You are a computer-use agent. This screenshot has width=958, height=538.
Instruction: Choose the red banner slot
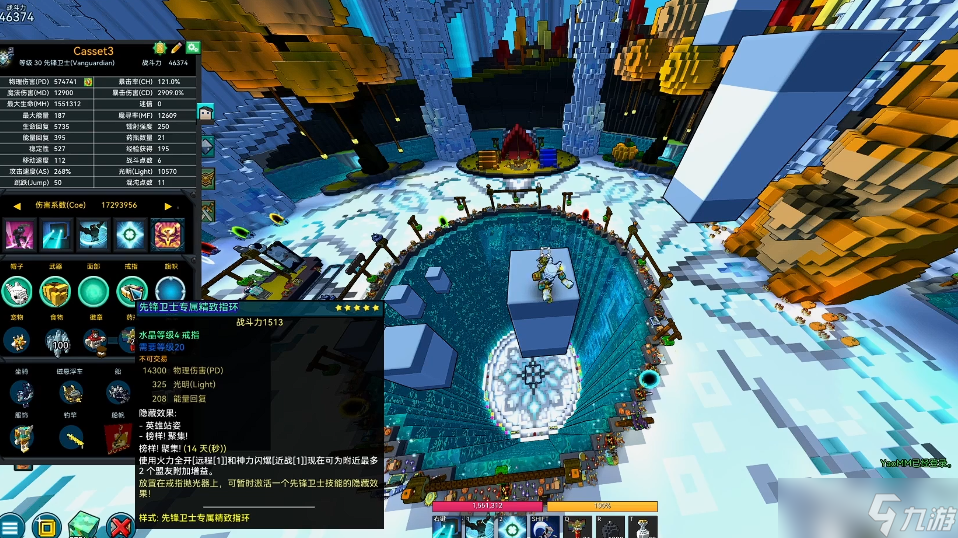click(x=117, y=437)
